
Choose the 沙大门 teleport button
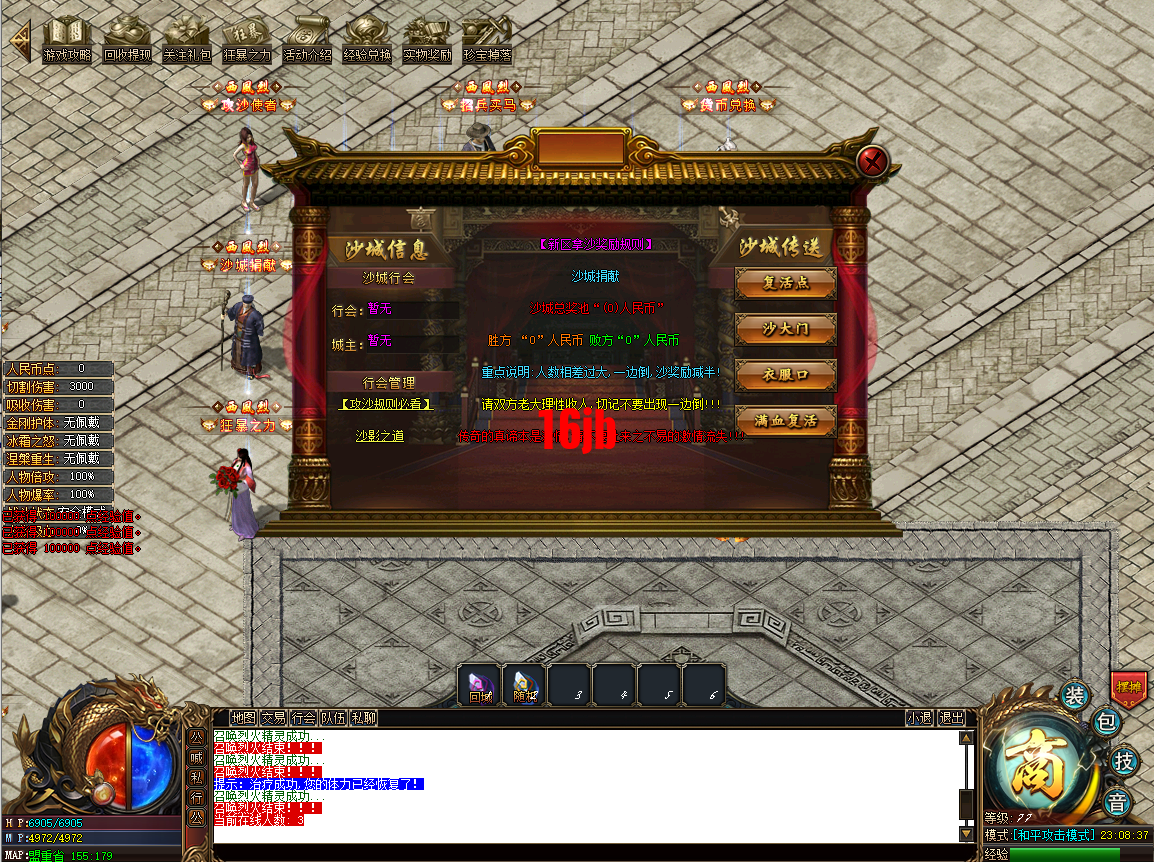pyautogui.click(x=785, y=329)
